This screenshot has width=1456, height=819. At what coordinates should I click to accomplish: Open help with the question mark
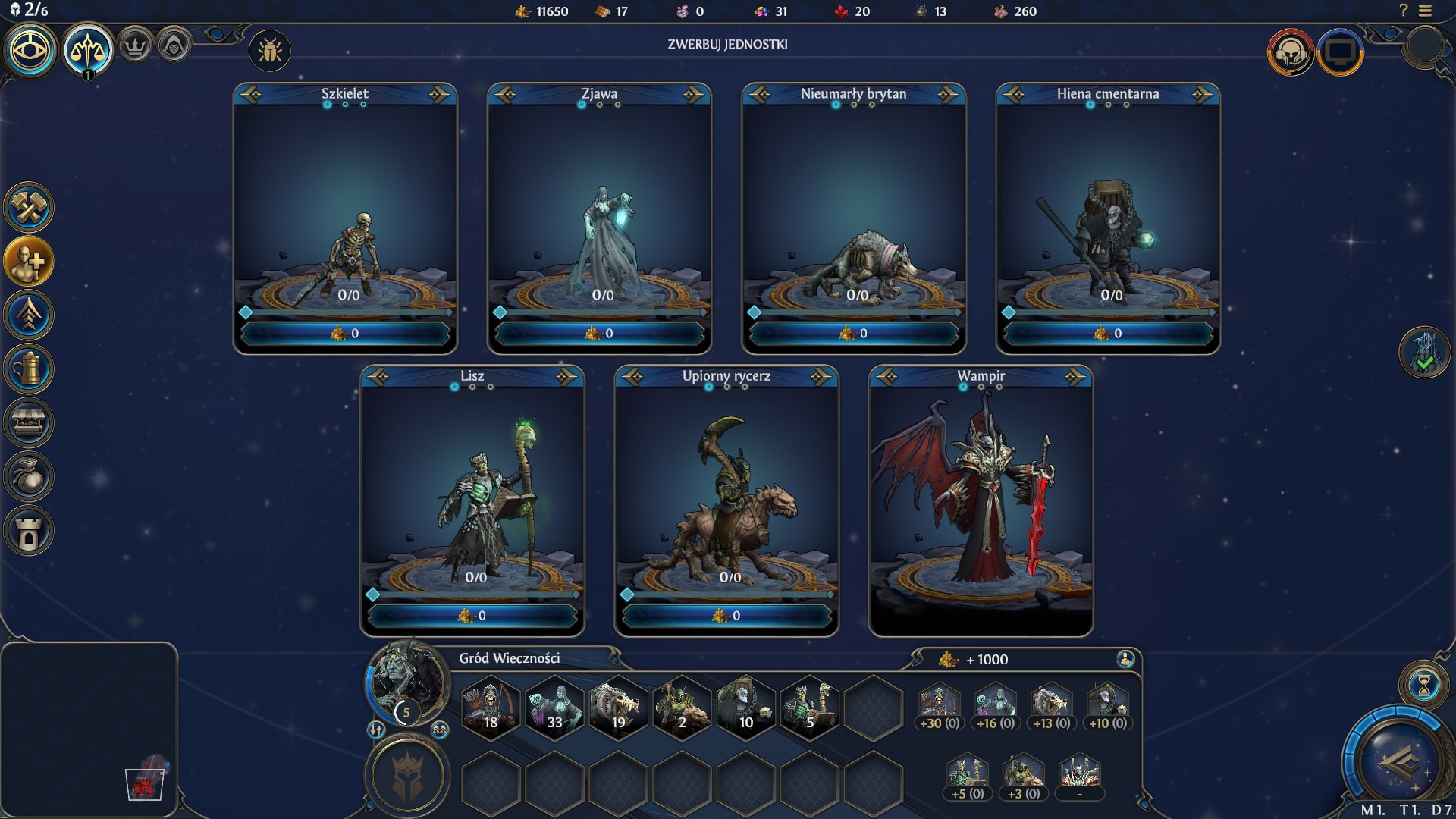click(1403, 11)
